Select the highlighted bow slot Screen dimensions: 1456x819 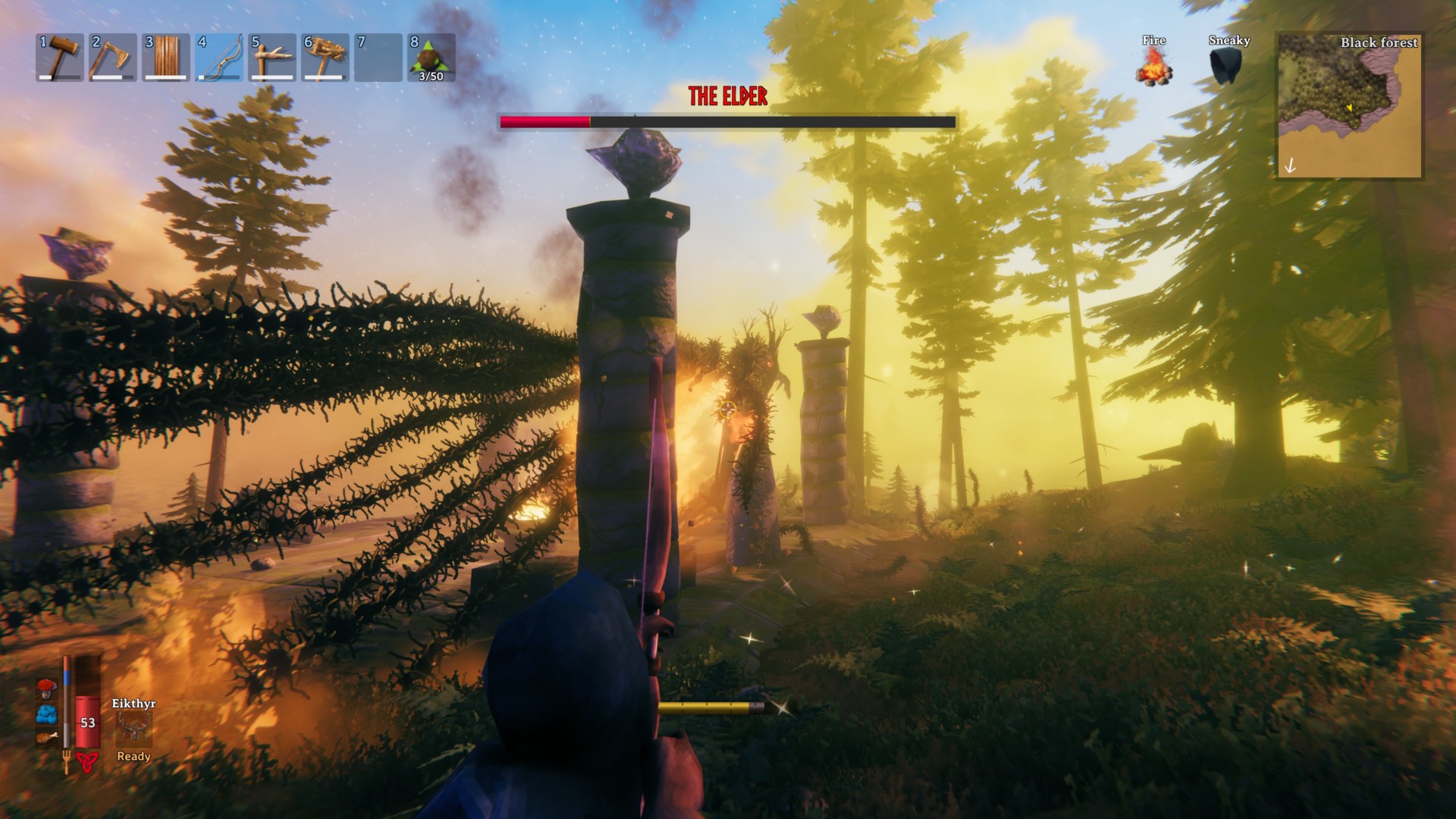[x=219, y=58]
